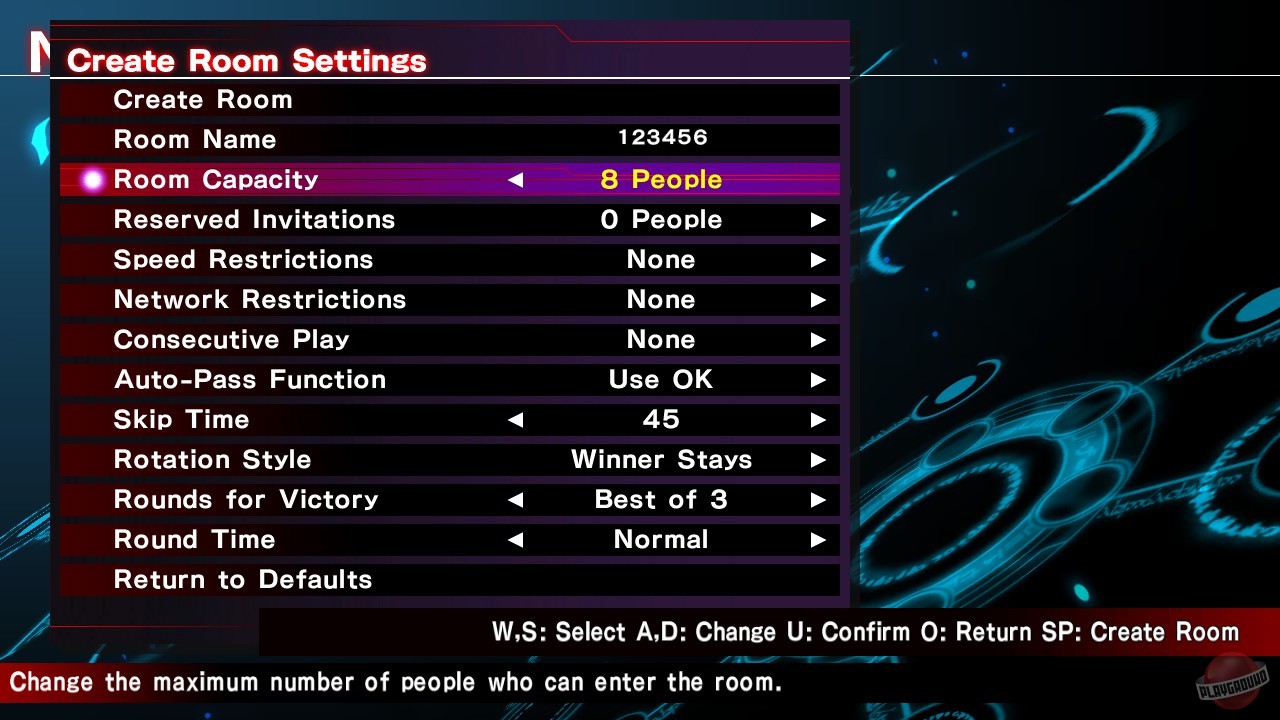The image size is (1280, 720).
Task: Click the right arrow beside Reserved Invitations
Action: click(820, 219)
